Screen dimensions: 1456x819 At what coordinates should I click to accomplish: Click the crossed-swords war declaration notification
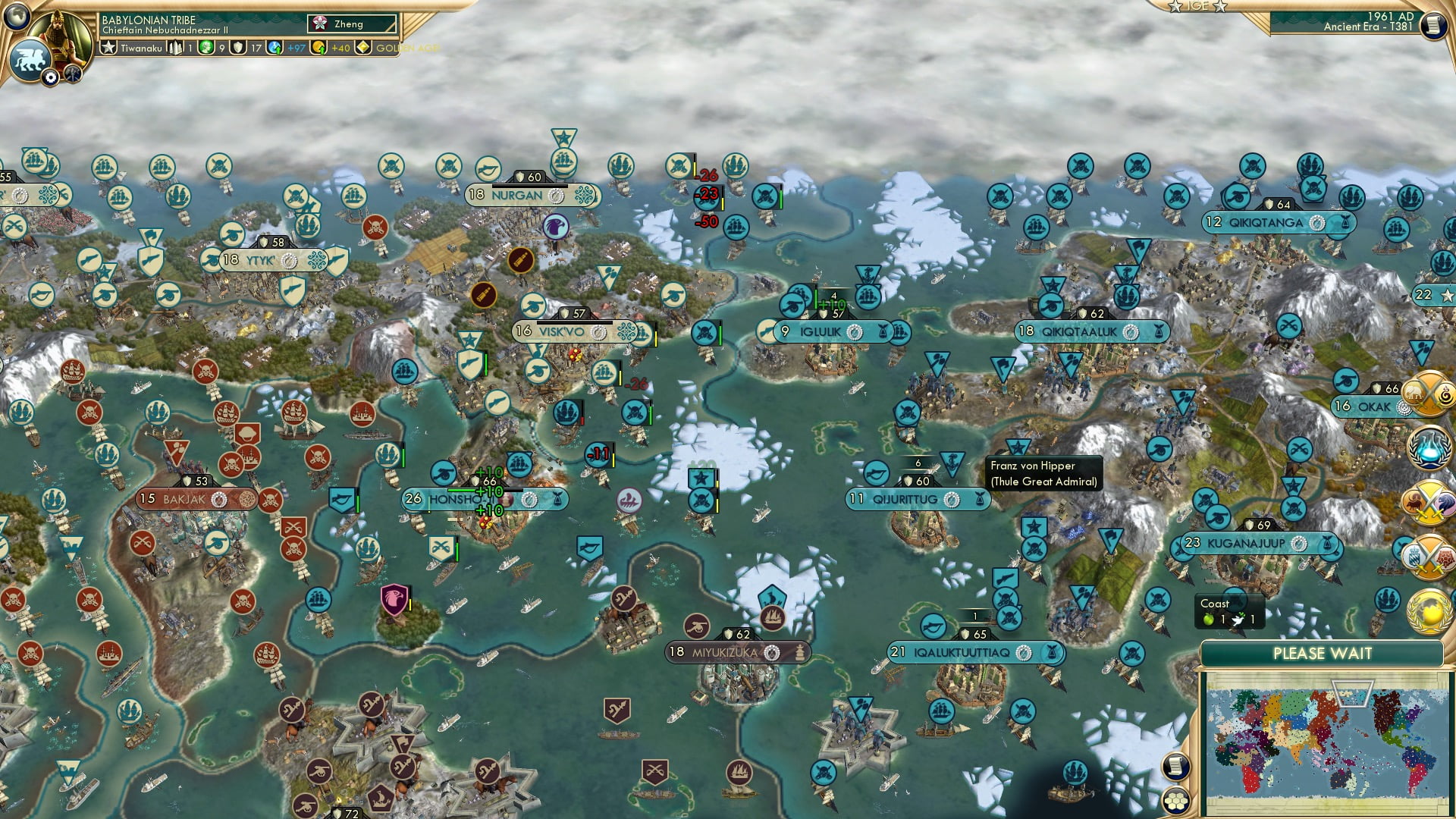click(1429, 502)
